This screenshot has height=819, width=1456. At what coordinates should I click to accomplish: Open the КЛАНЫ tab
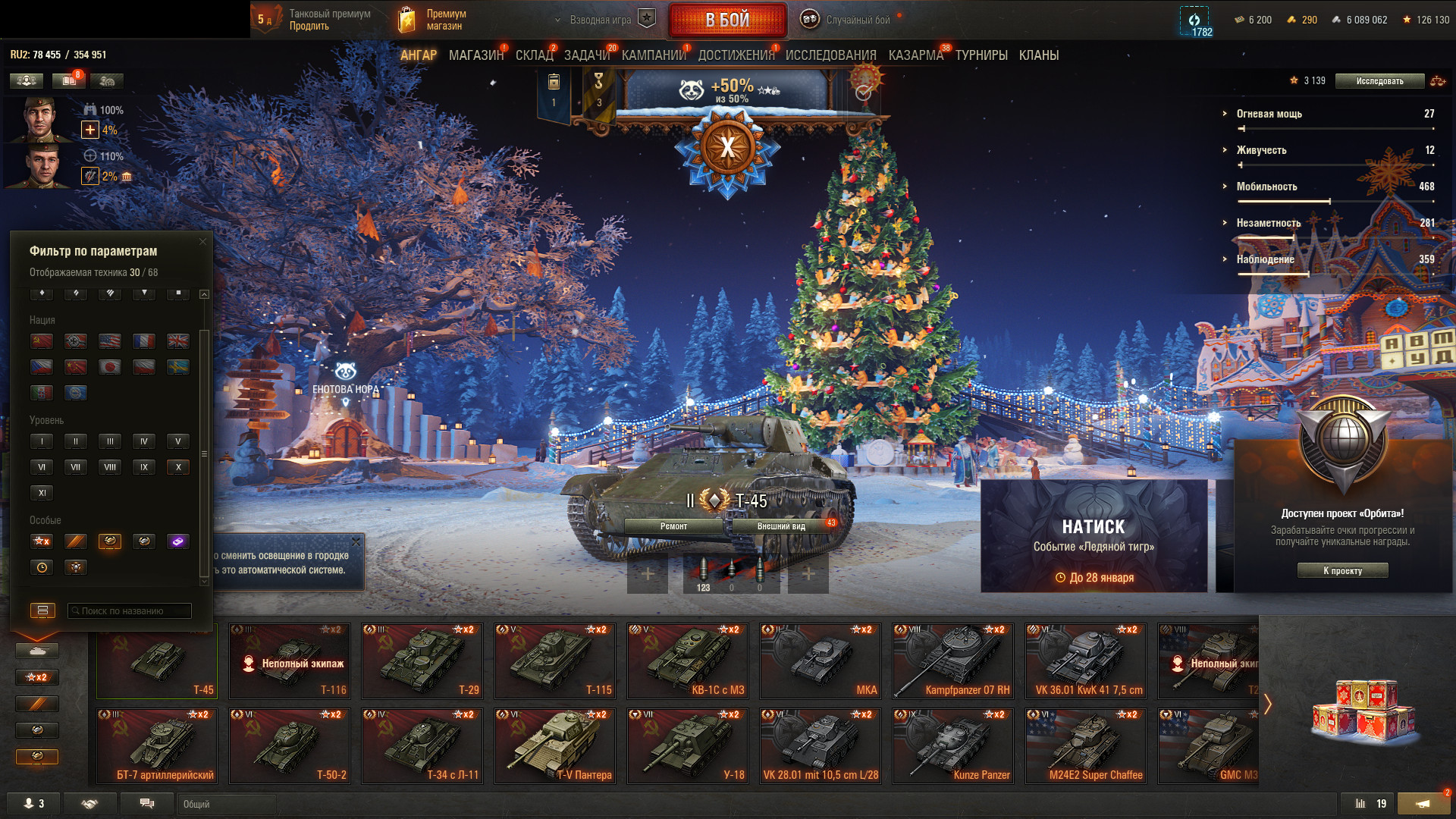tap(1038, 55)
